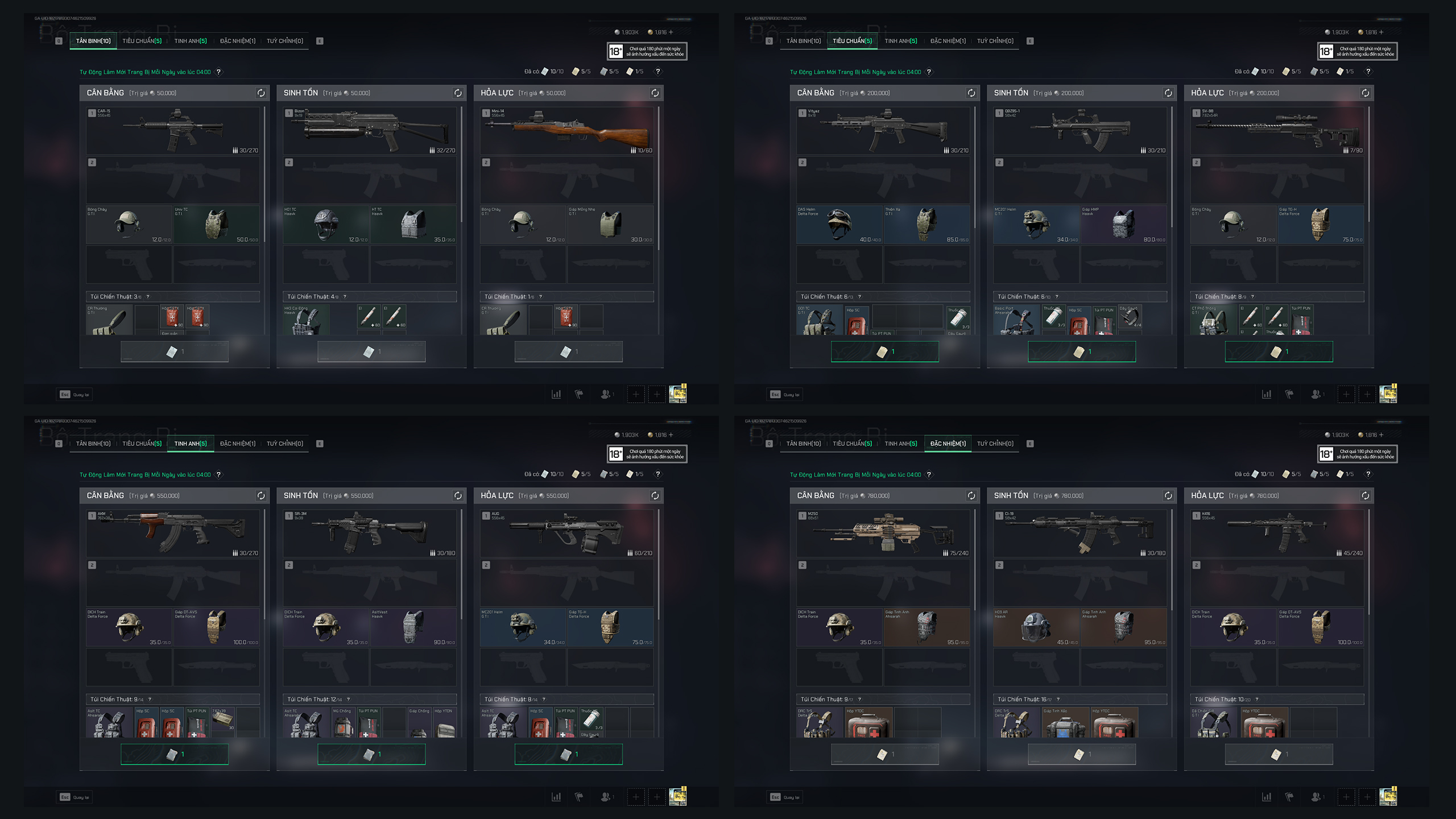Pick the K416 rifle slot
This screenshot has width=1456, height=819.
pos(1277,533)
